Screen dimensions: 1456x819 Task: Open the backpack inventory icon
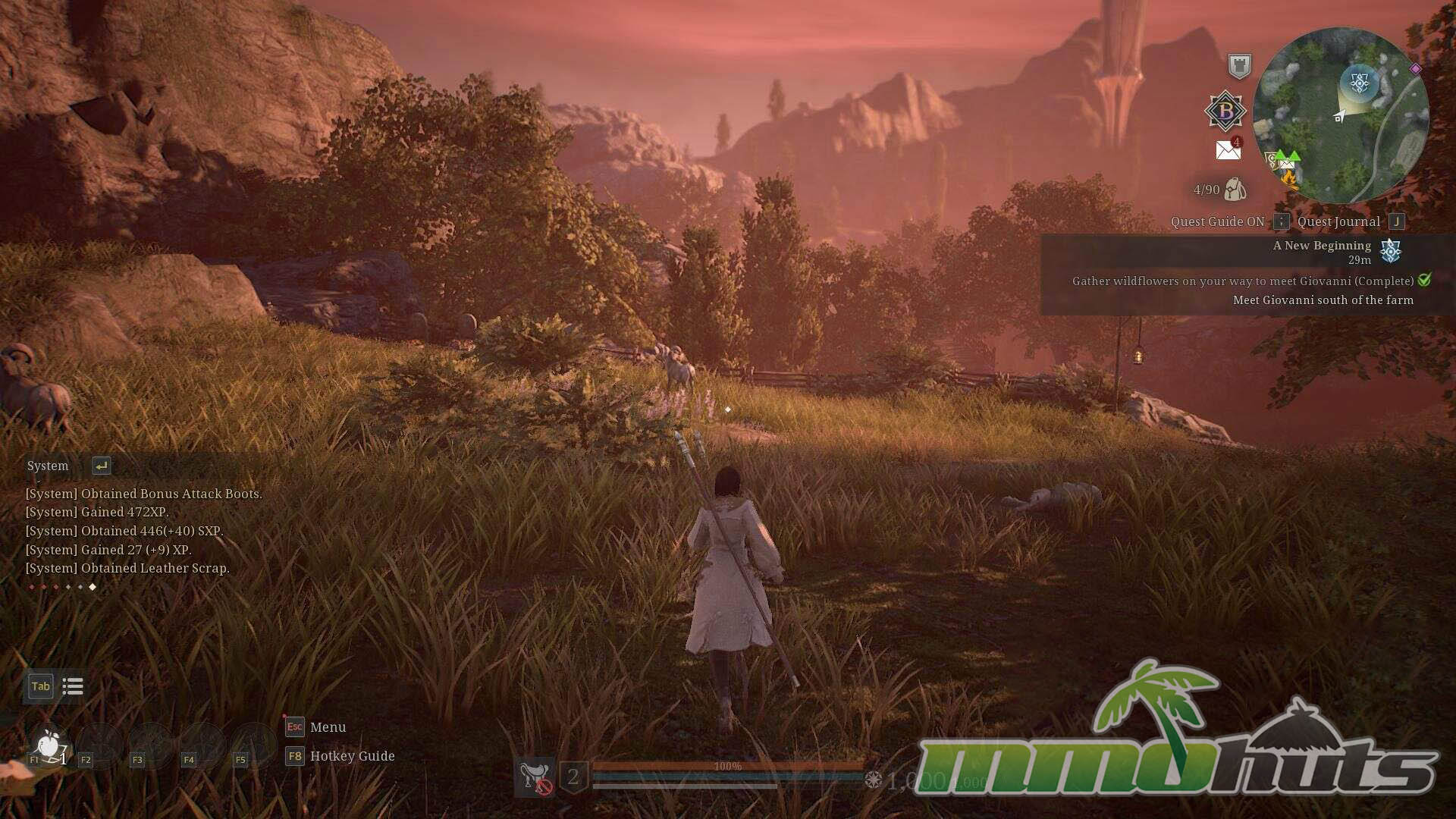[x=1235, y=190]
